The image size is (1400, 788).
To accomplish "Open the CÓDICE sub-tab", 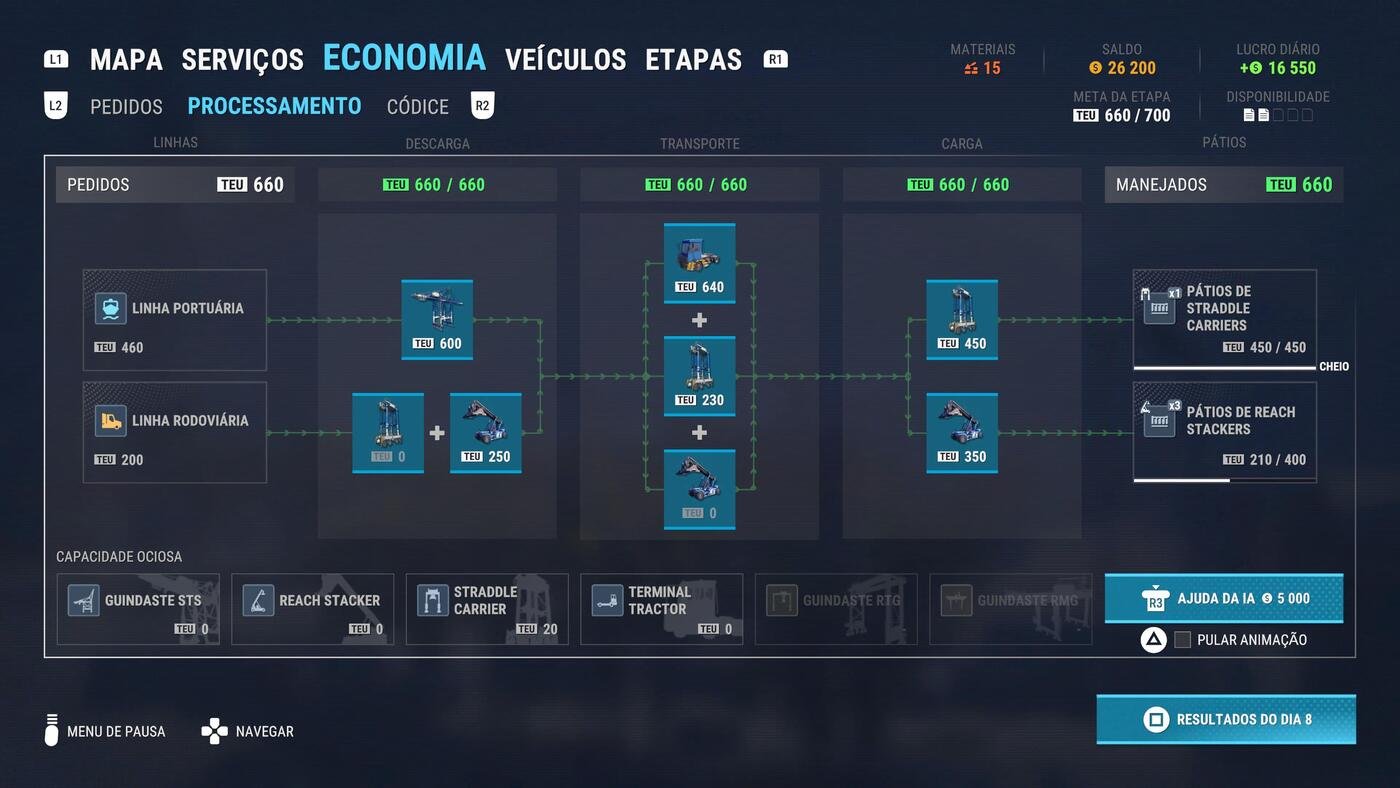I will coord(418,106).
